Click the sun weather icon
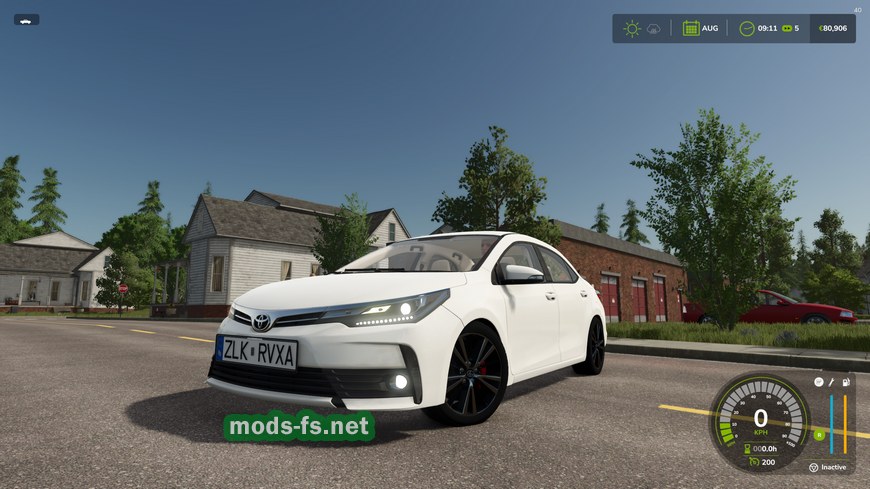Screen dimensions: 870x489 coord(631,28)
